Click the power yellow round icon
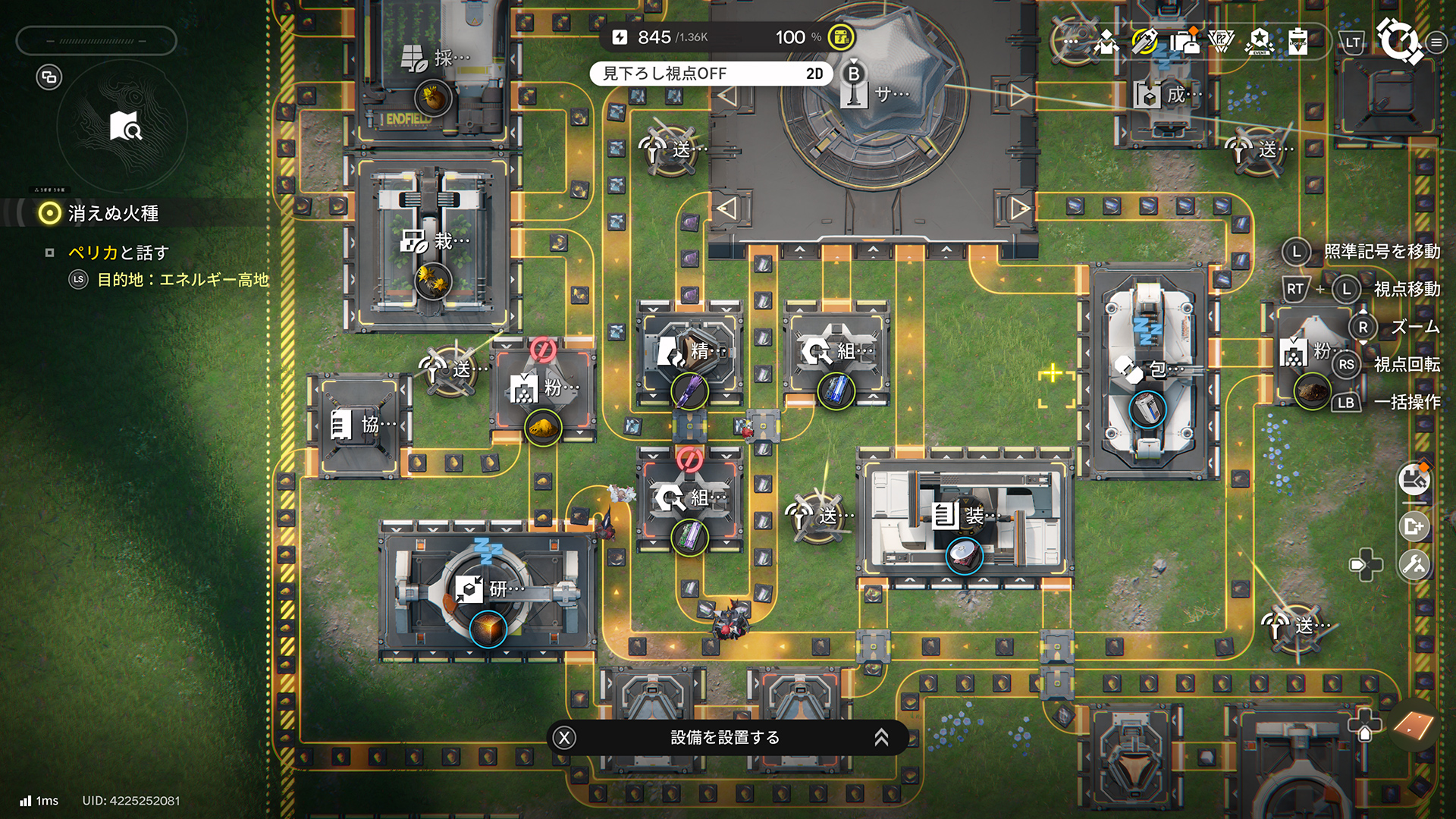The height and width of the screenshot is (819, 1456). tap(840, 37)
